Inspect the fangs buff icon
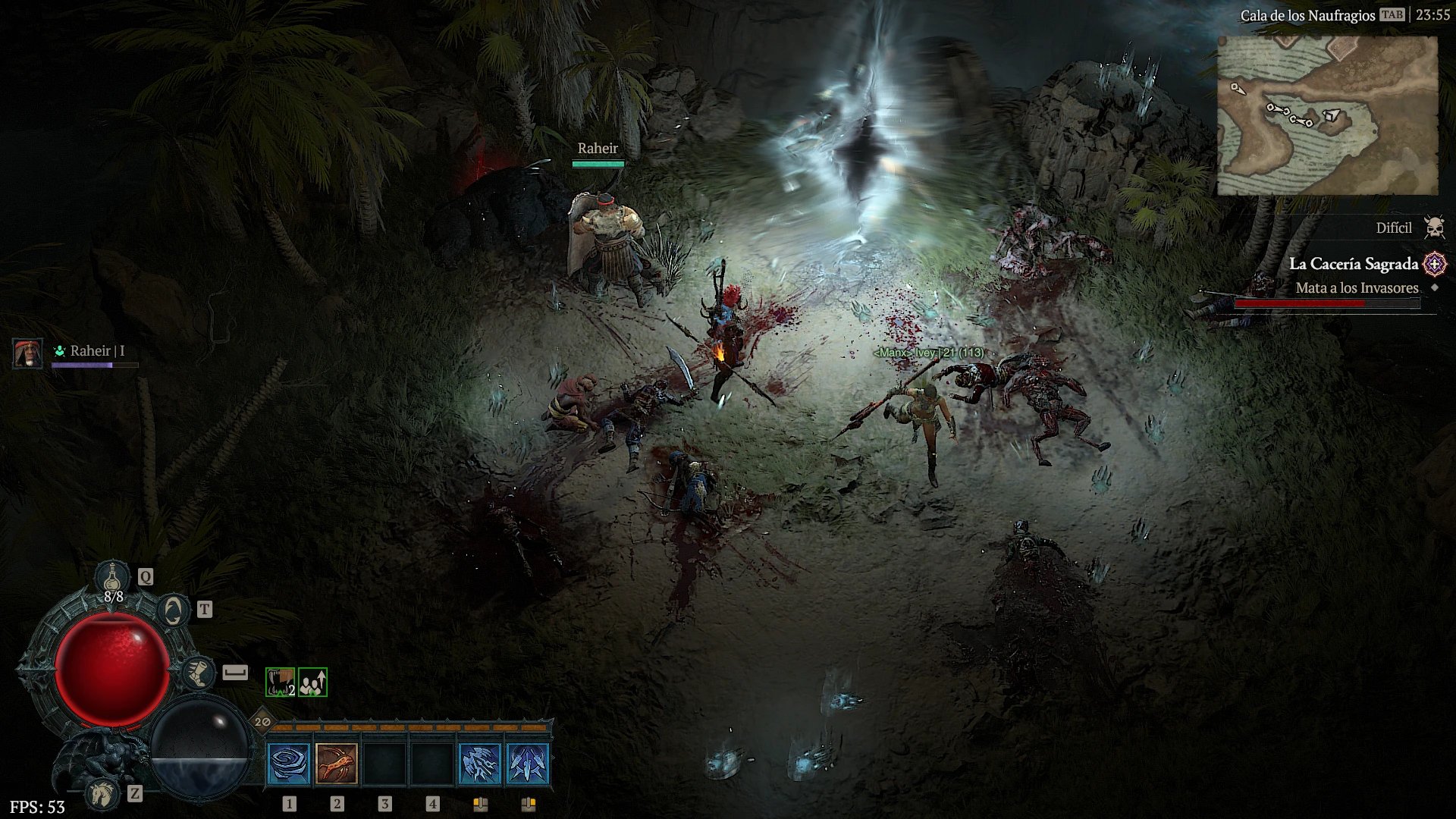The width and height of the screenshot is (1456, 819). pos(280,682)
